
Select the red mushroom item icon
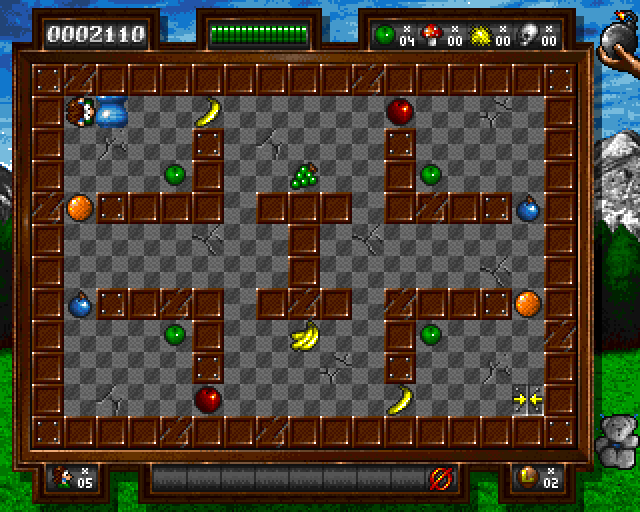[430, 34]
